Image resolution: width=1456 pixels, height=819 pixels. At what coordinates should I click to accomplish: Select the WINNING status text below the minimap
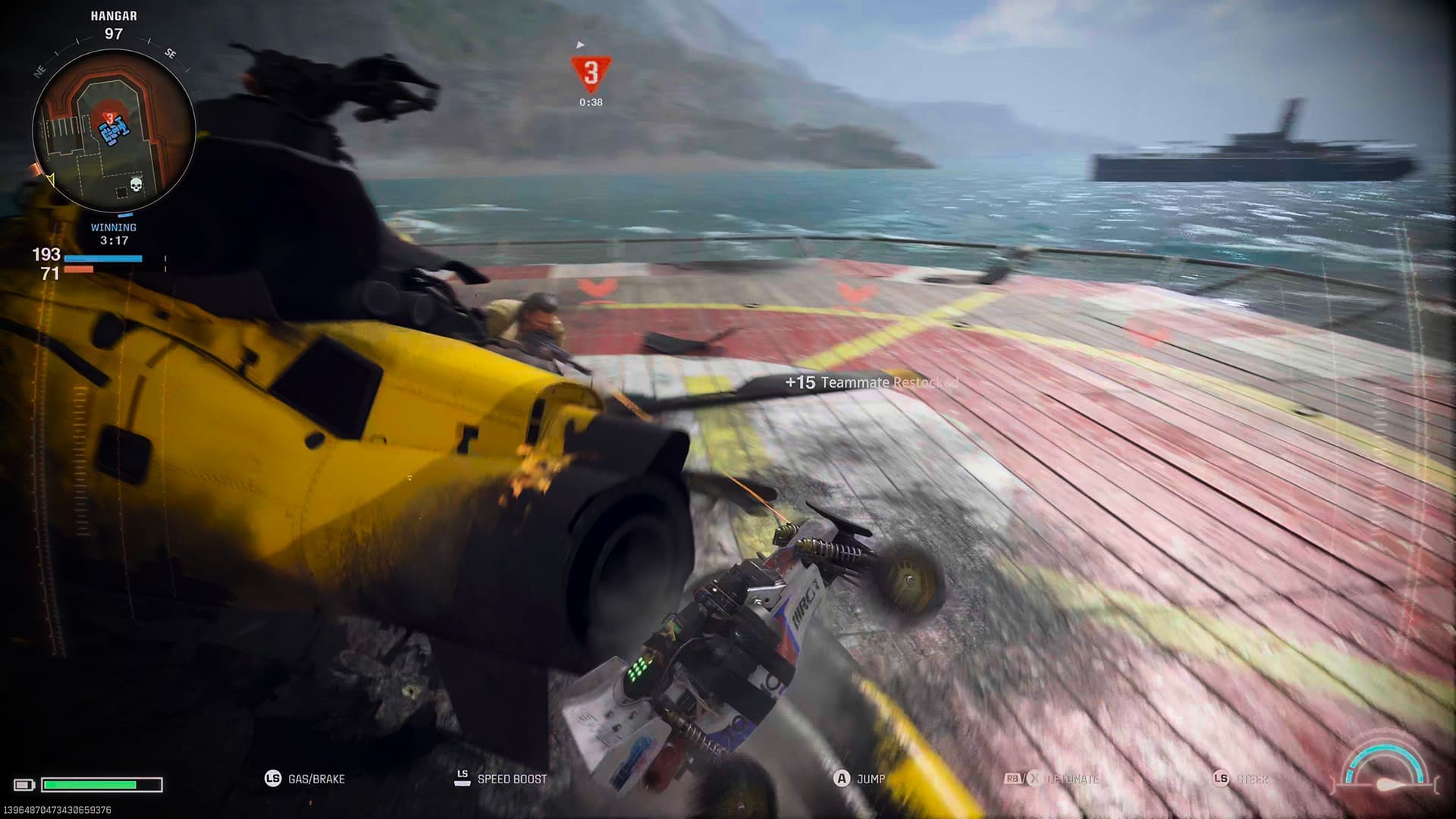(x=114, y=226)
